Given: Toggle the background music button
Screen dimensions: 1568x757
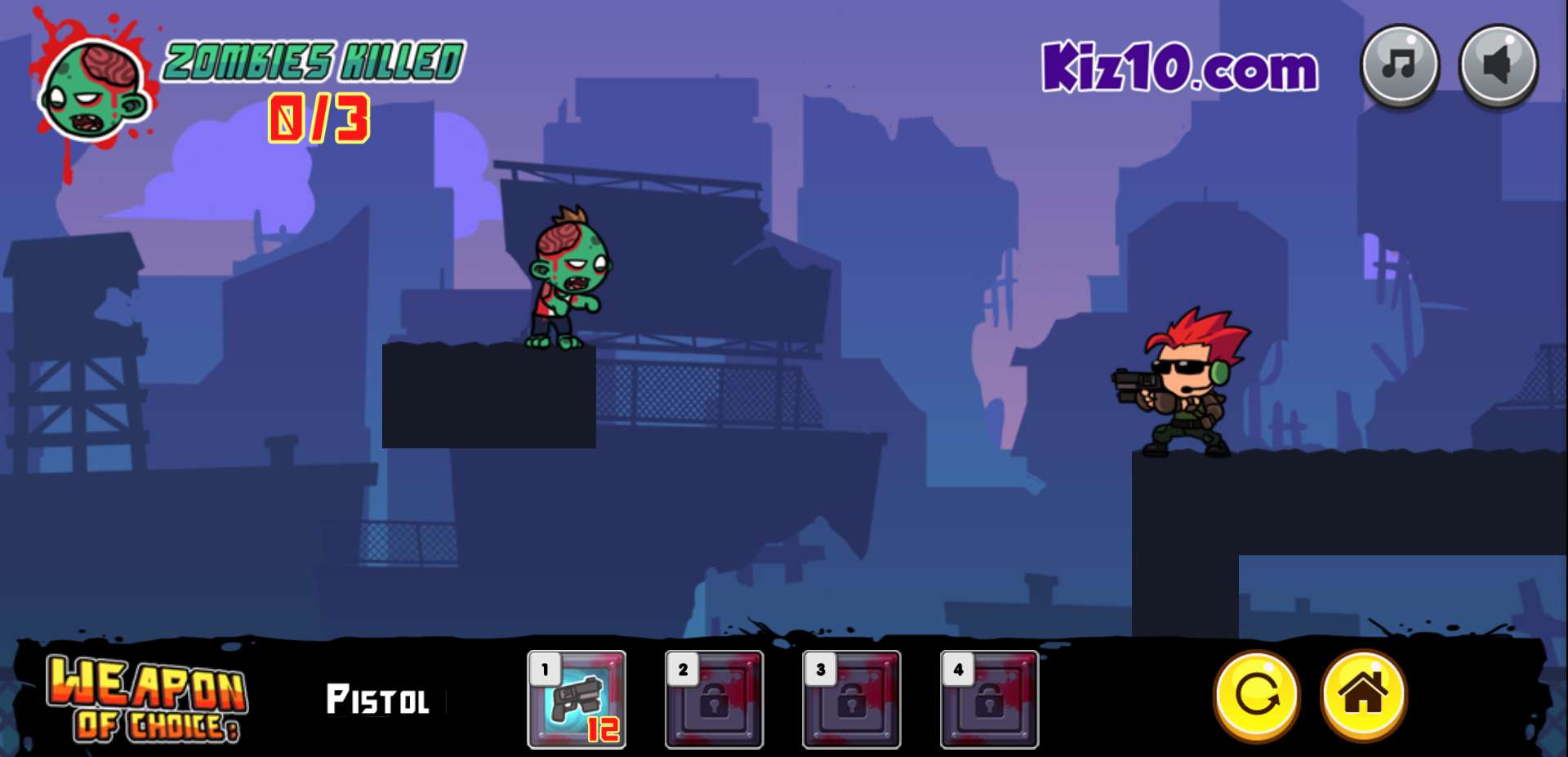Looking at the screenshot, I should point(1400,65).
